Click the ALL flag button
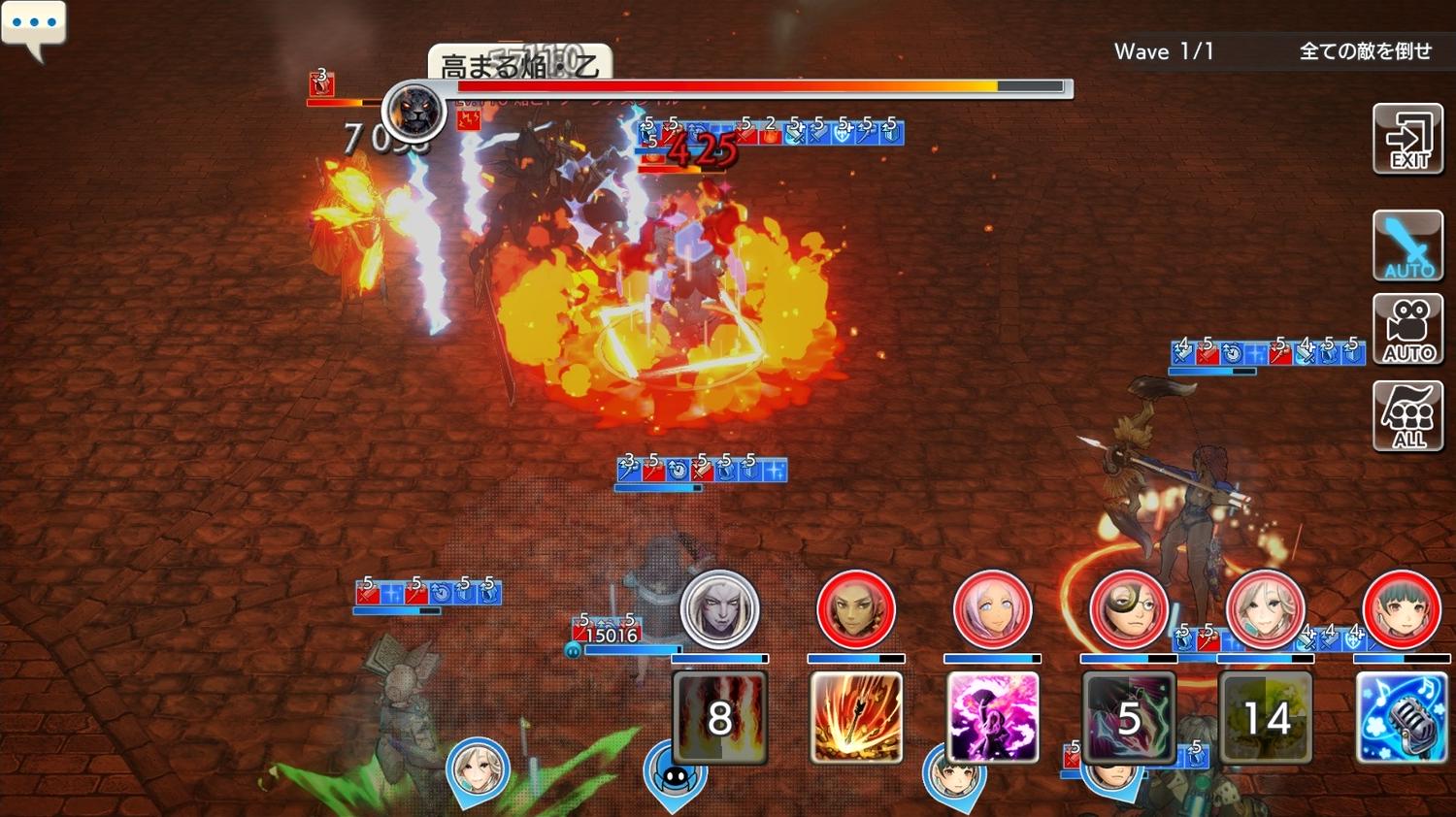Screen dimensions: 1456x817 [1407, 416]
